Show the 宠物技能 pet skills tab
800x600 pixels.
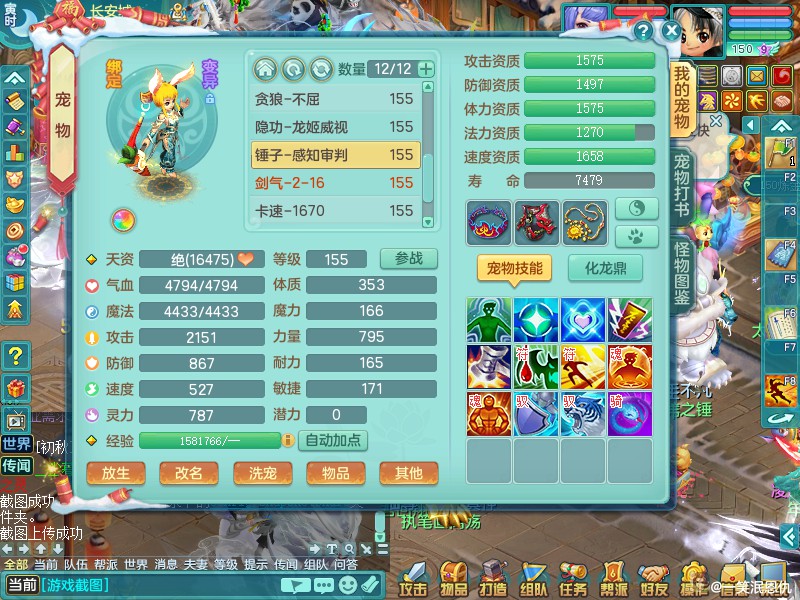pyautogui.click(x=515, y=268)
